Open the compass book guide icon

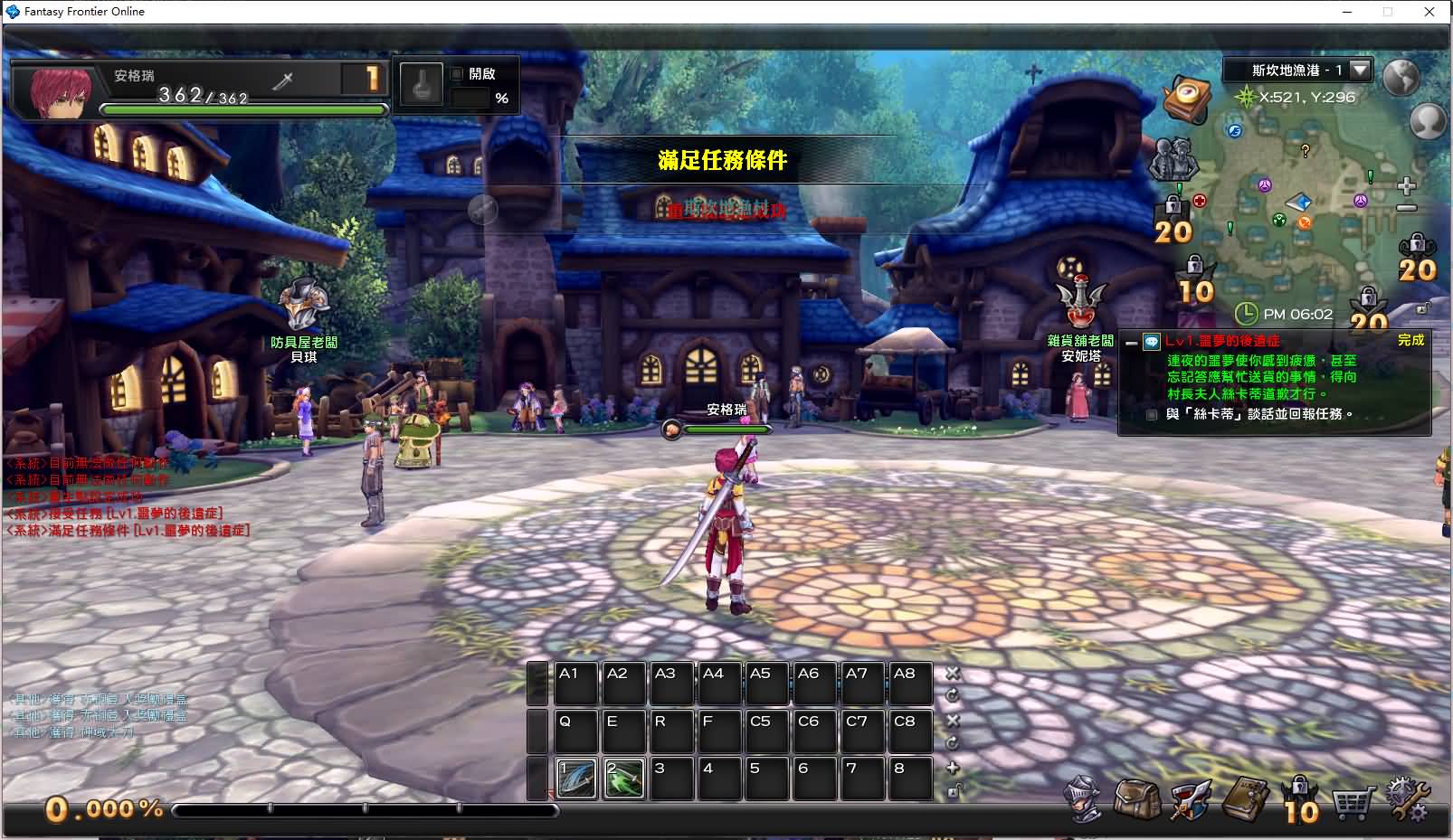[1188, 99]
